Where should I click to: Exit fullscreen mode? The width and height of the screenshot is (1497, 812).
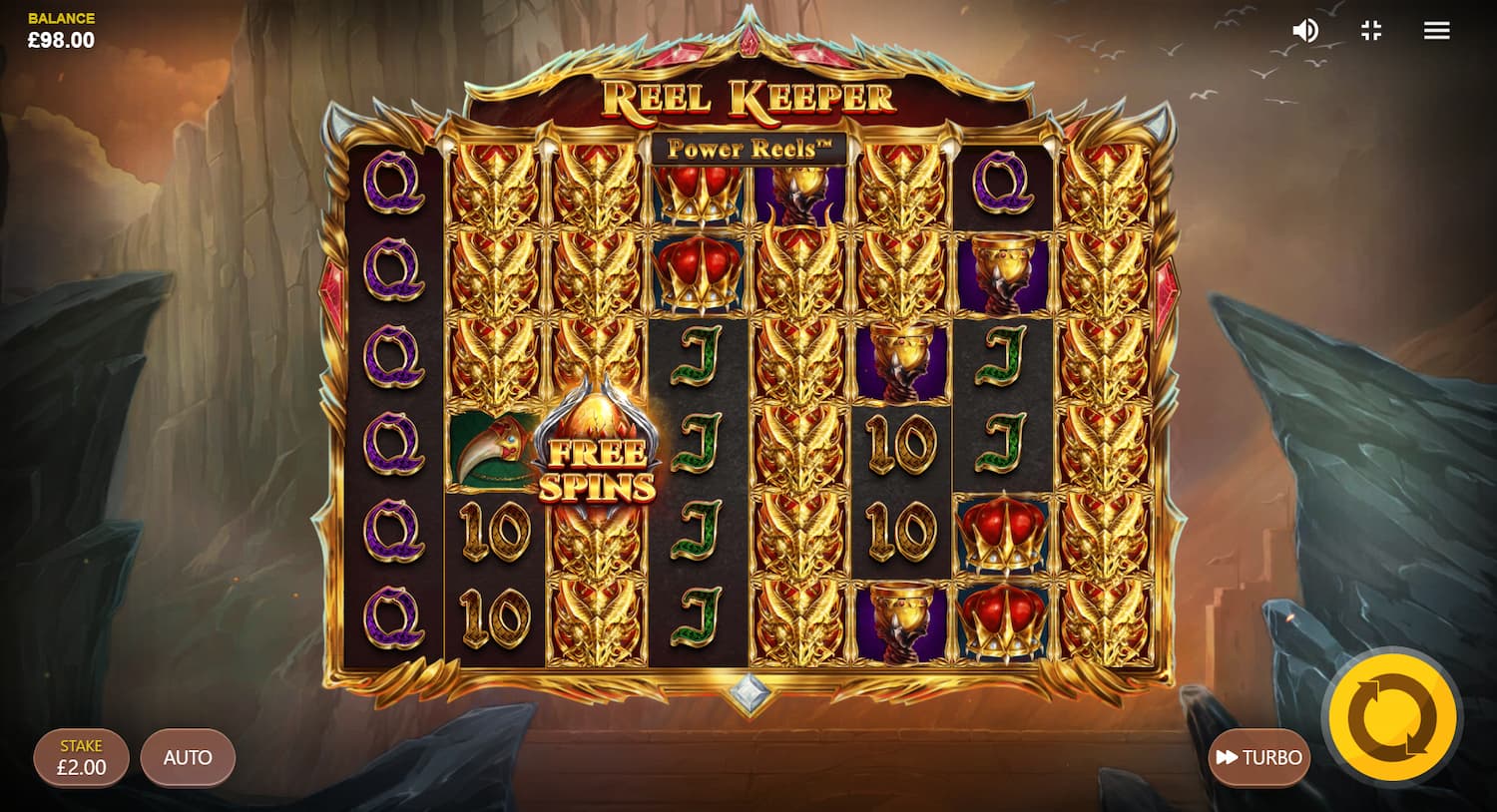click(1371, 31)
